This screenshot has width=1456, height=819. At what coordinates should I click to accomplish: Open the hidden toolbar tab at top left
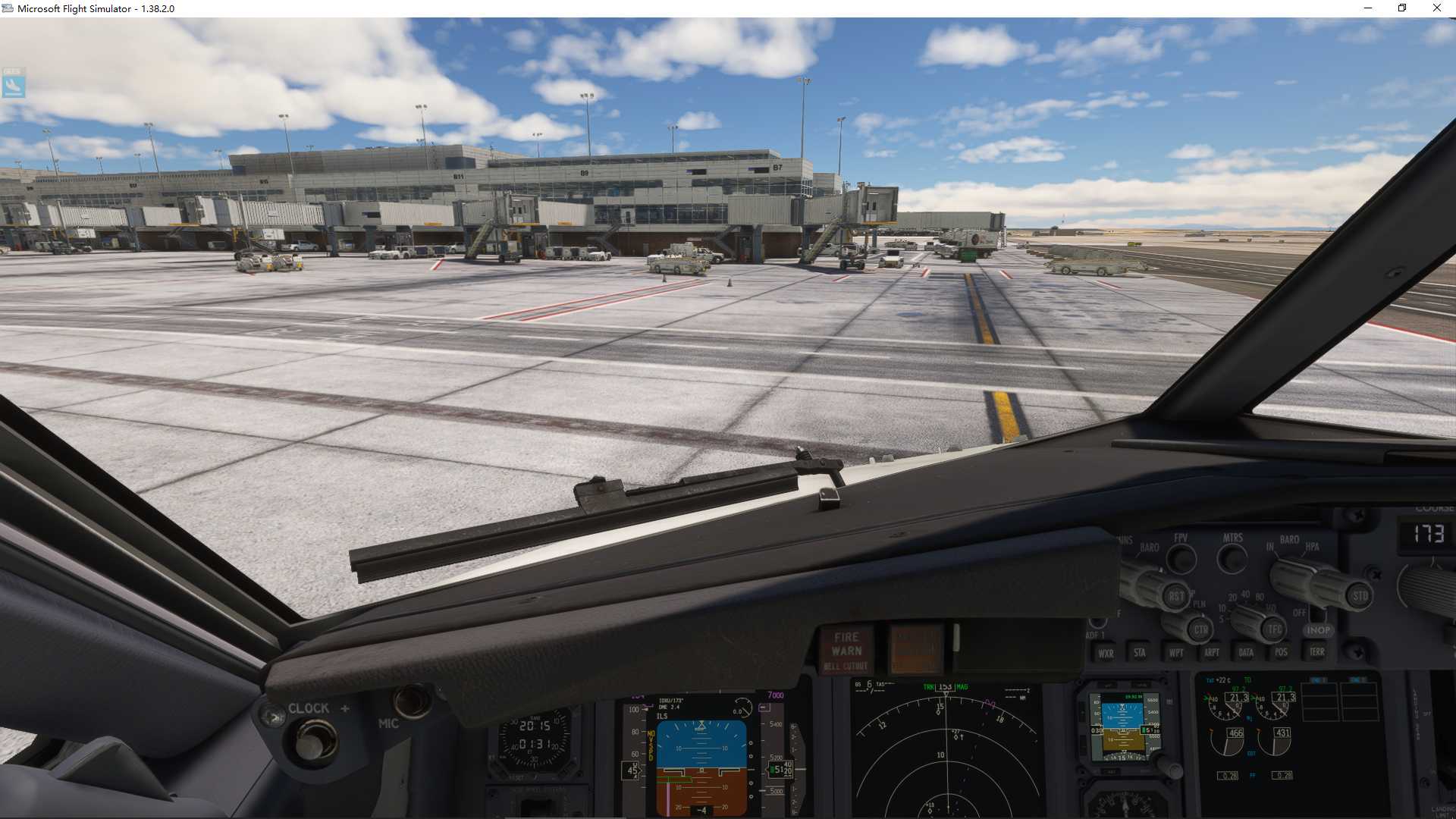click(x=13, y=83)
